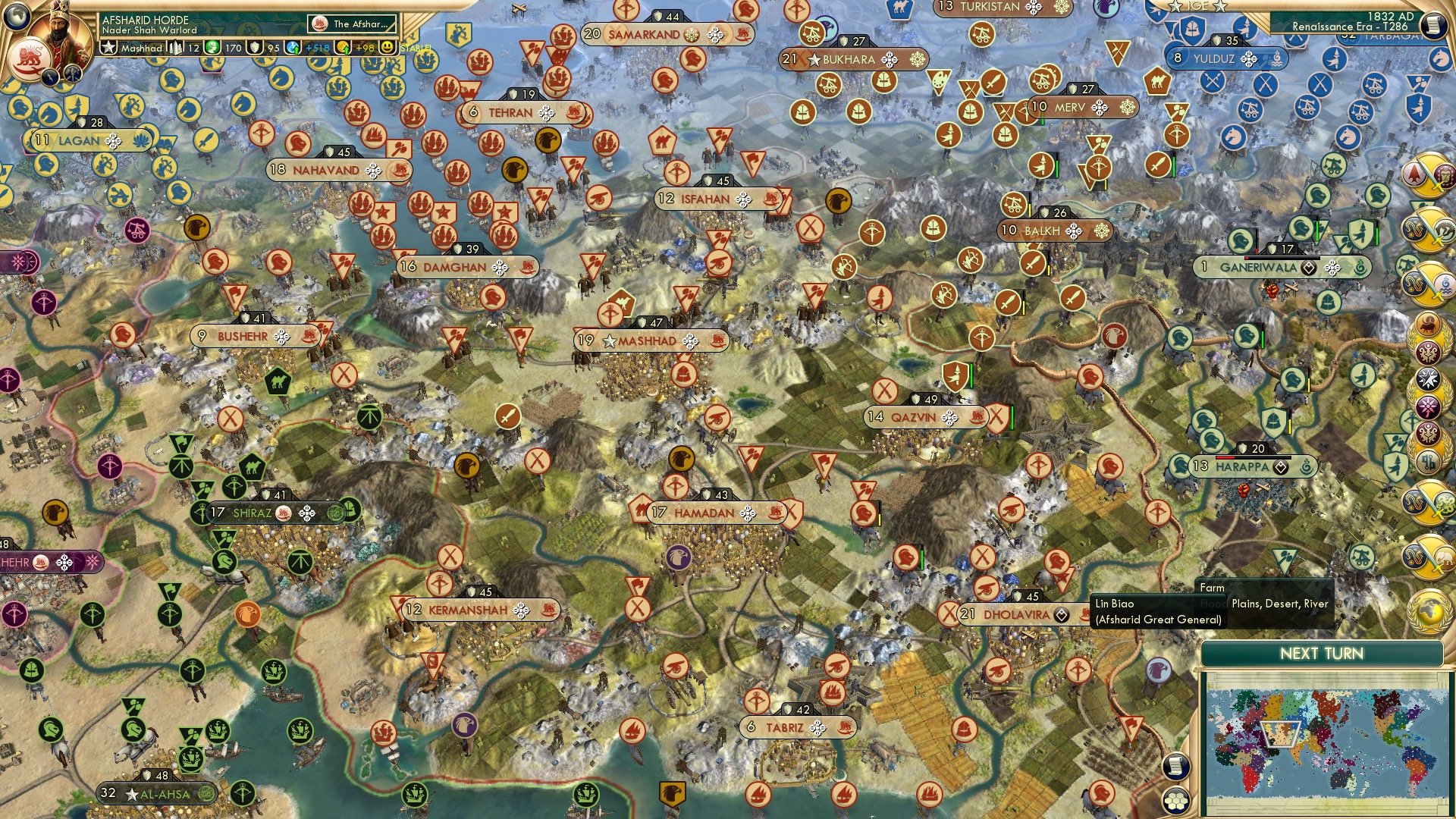Click the shield icon showing 95

coord(256,48)
